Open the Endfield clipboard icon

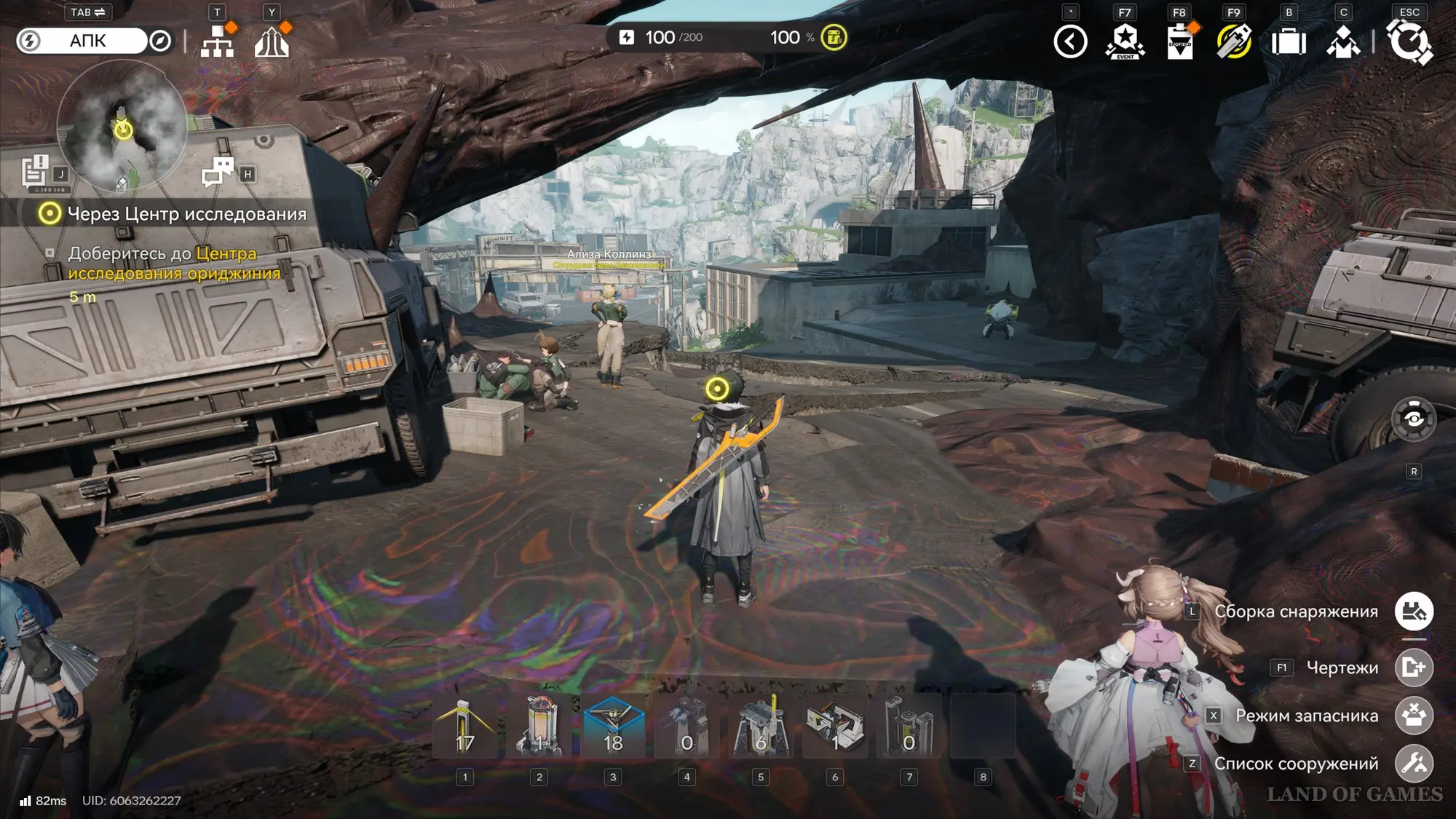[1179, 41]
